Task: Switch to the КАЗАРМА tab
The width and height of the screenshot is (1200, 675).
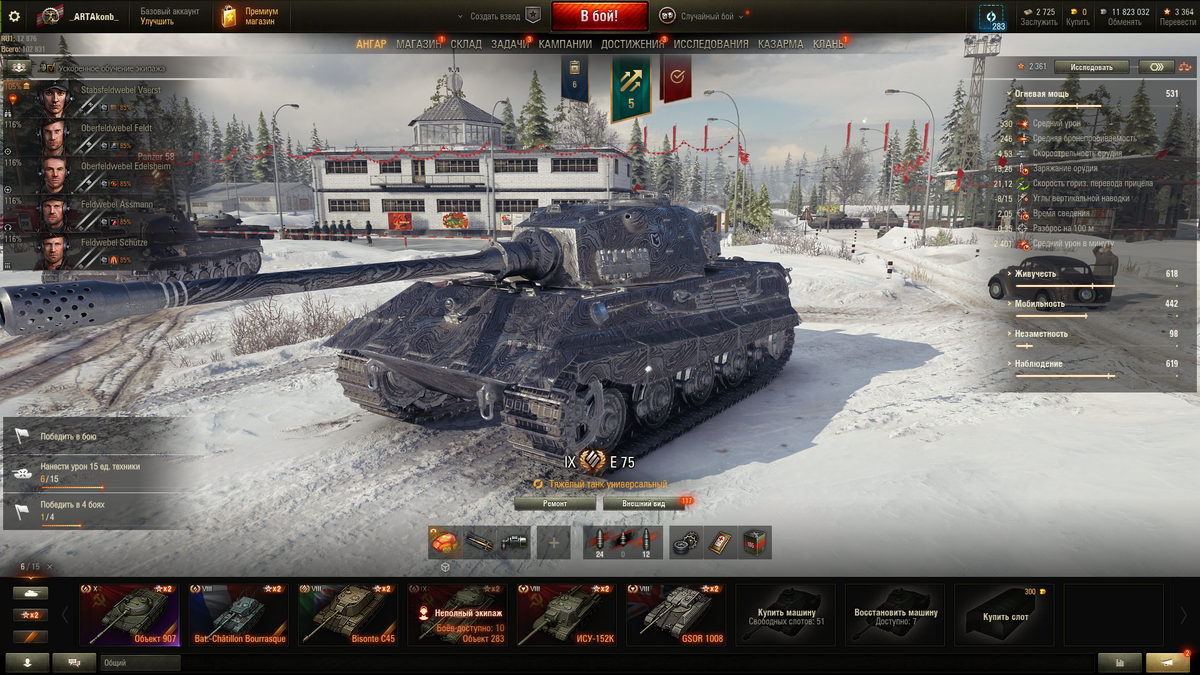Action: pos(780,44)
